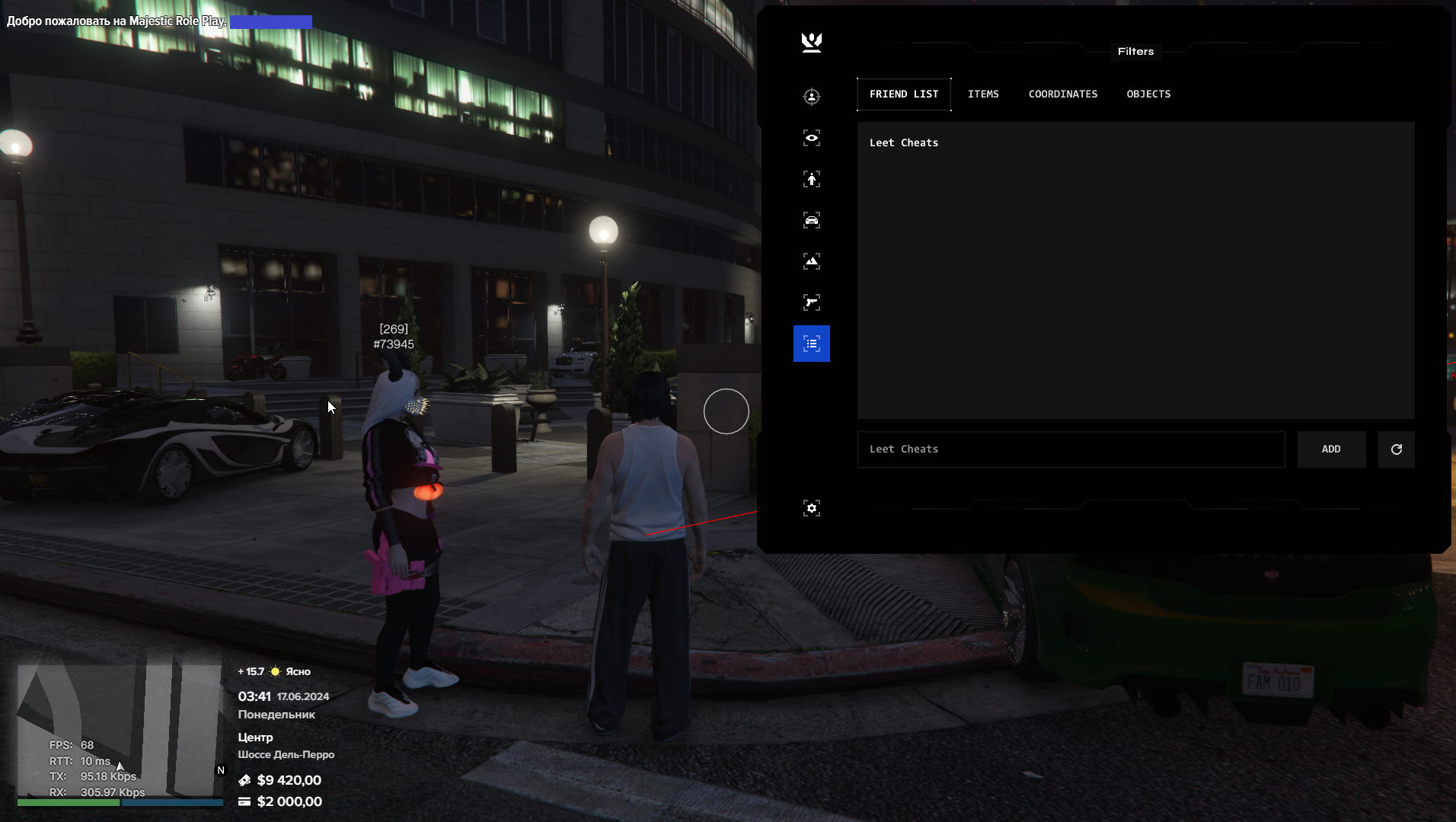The height and width of the screenshot is (822, 1456).
Task: Open the crosshair person icon section
Action: pos(812,97)
